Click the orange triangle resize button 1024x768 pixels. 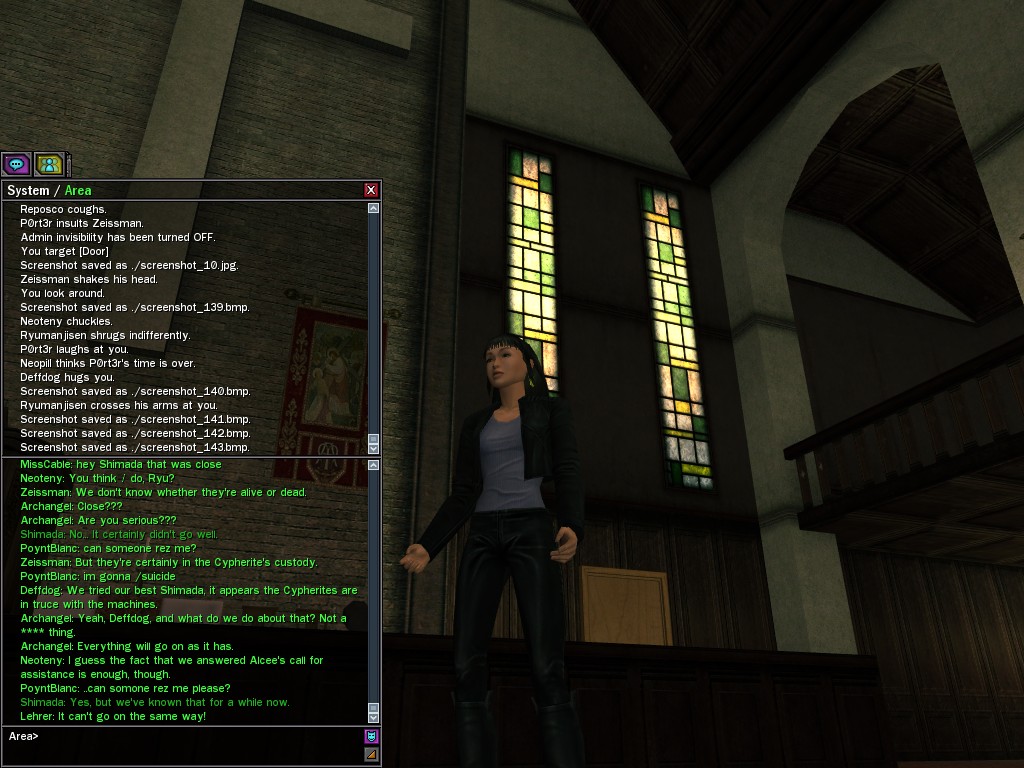tap(372, 754)
